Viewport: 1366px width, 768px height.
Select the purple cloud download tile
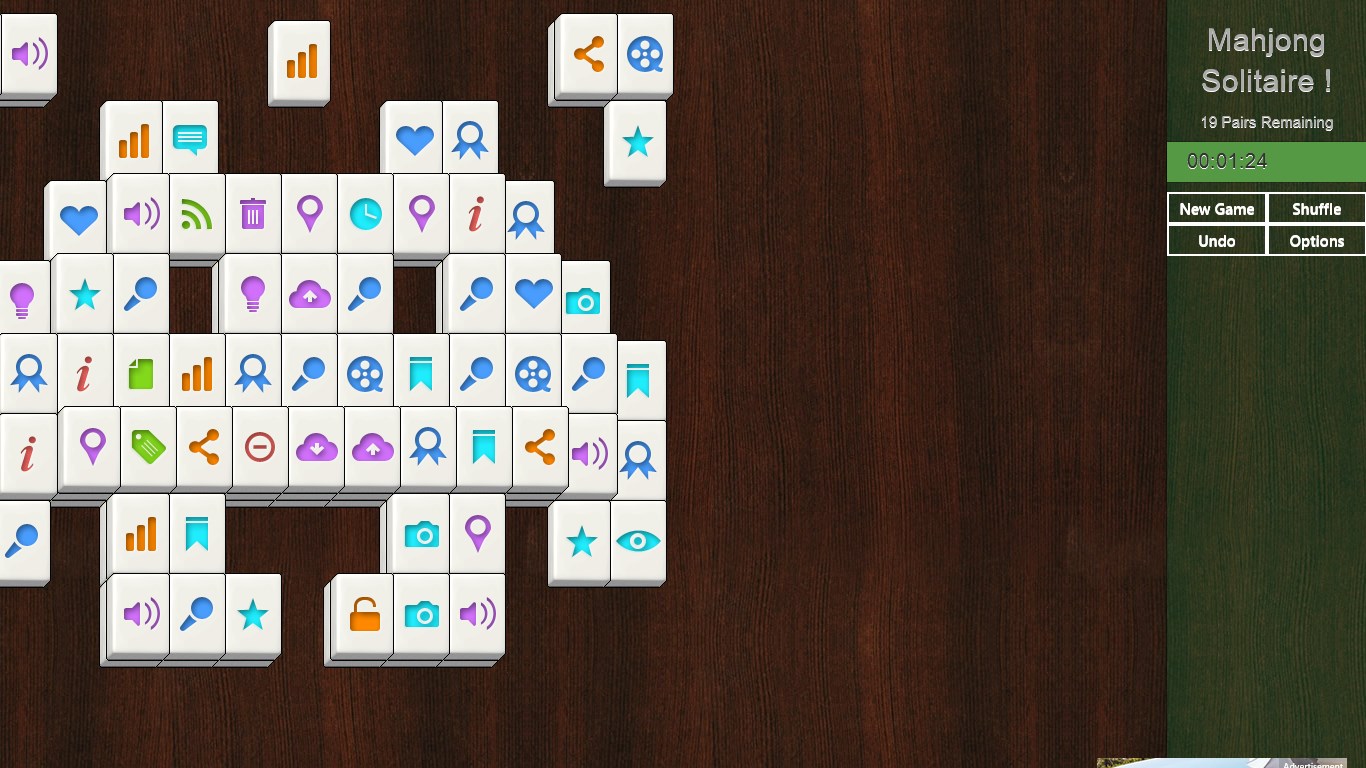point(315,449)
